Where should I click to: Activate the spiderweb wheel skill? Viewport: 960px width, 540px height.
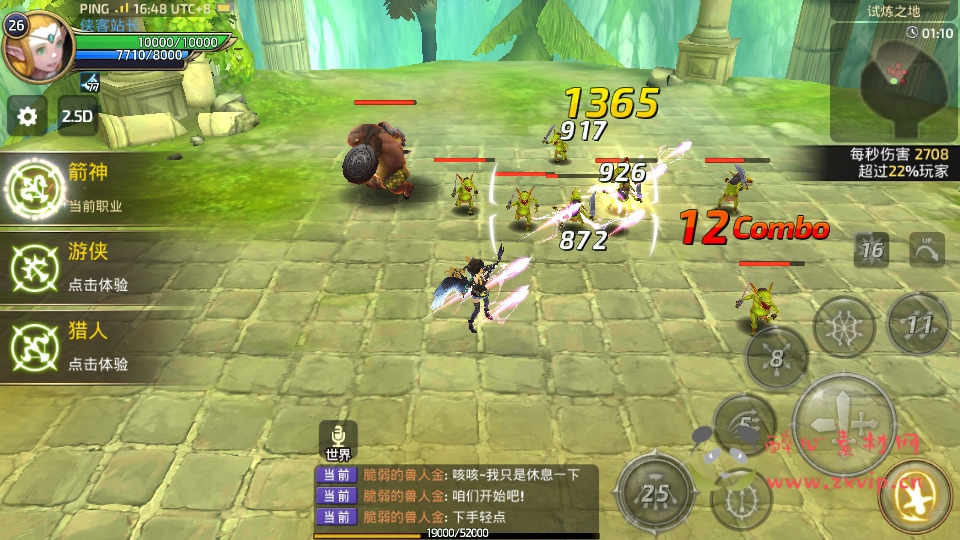[x=844, y=327]
